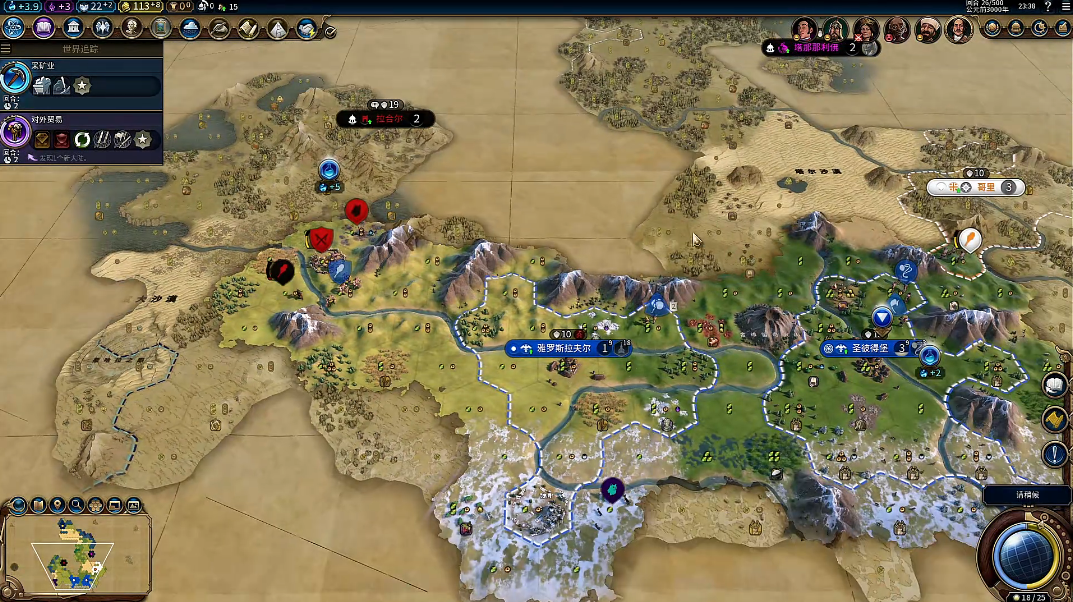Open the government screen icon

73,28
